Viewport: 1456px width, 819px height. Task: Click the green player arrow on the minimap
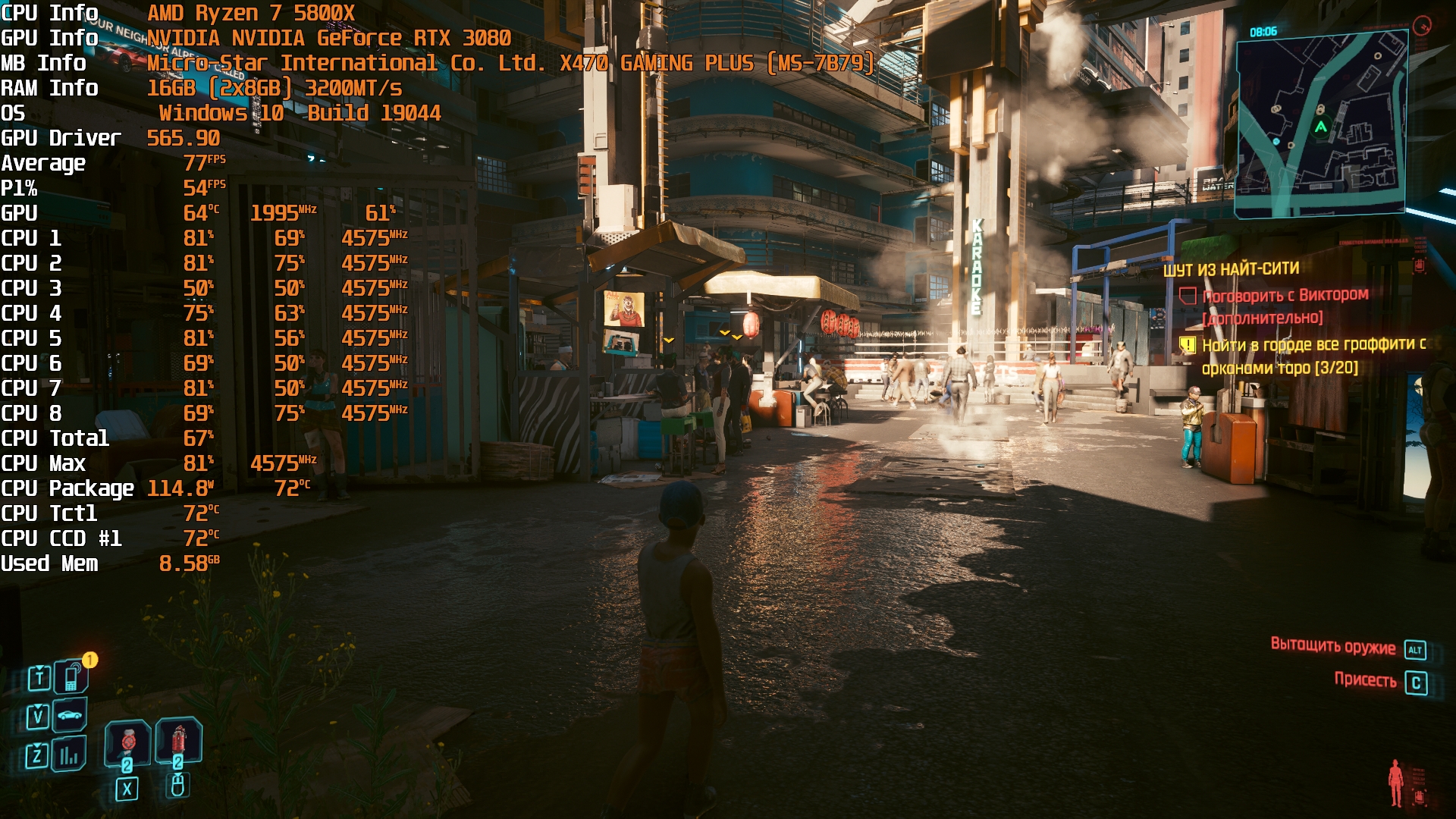point(1321,127)
